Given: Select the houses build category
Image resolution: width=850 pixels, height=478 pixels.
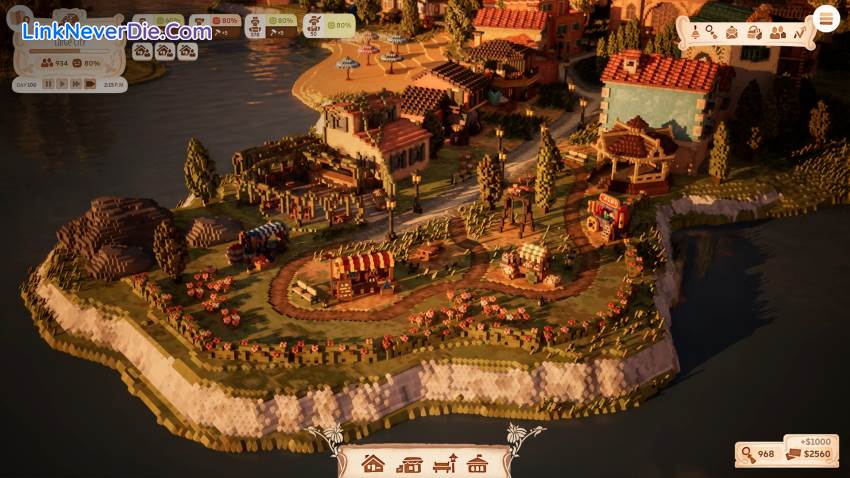Looking at the screenshot, I should pyautogui.click(x=373, y=464).
